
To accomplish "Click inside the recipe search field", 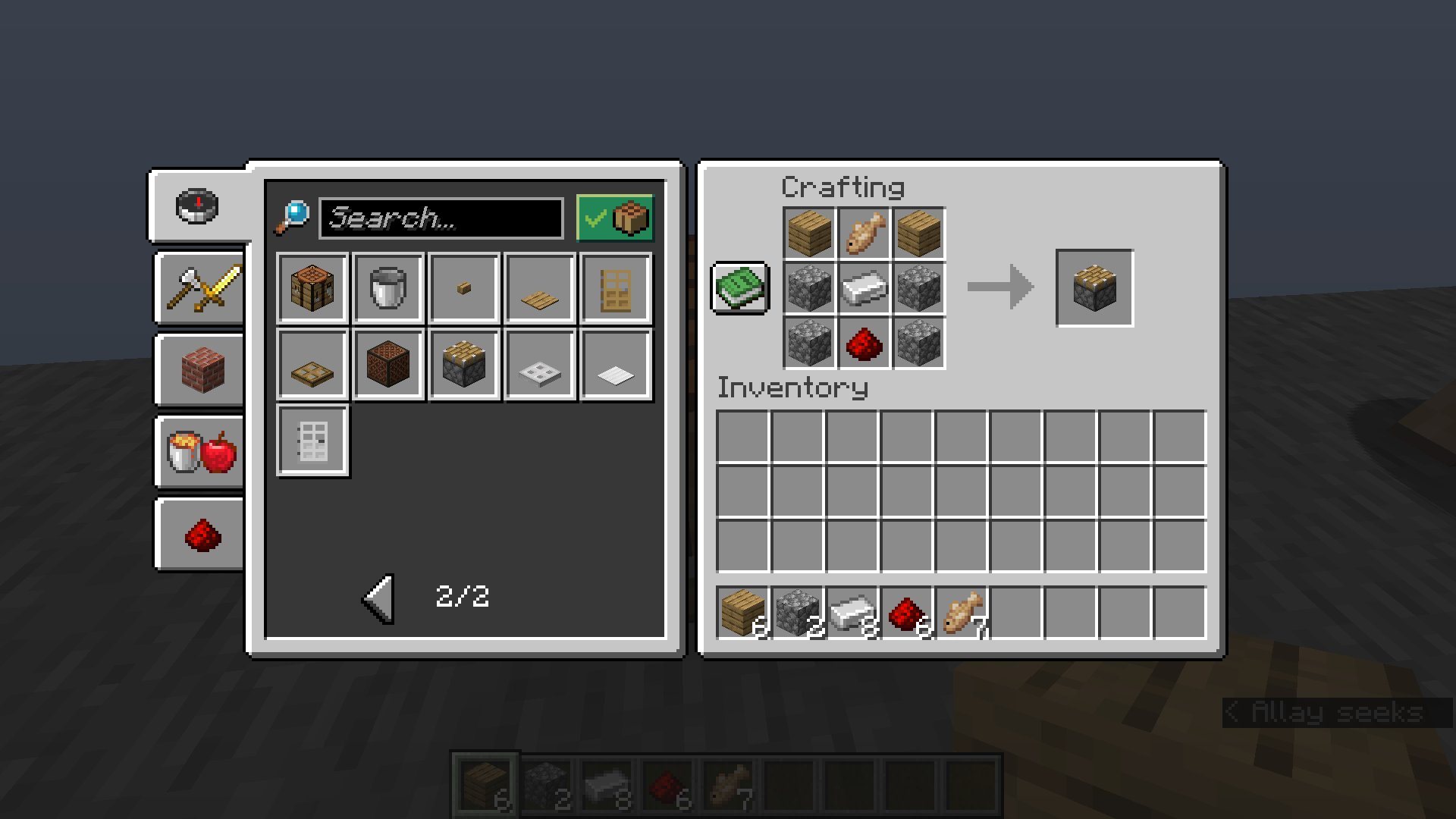I will (x=442, y=218).
